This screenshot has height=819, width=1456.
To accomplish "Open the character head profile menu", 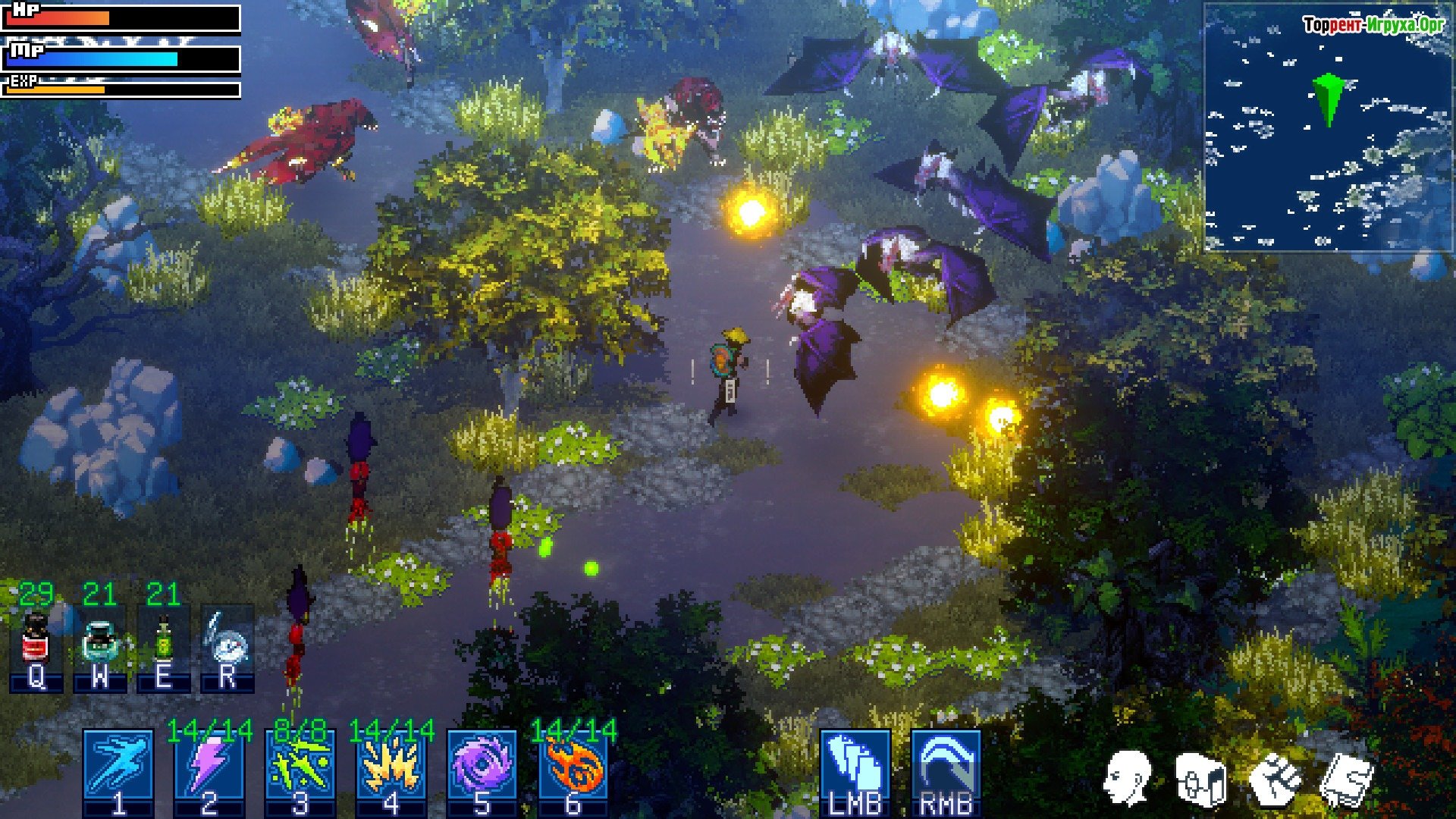I will pos(1128,779).
